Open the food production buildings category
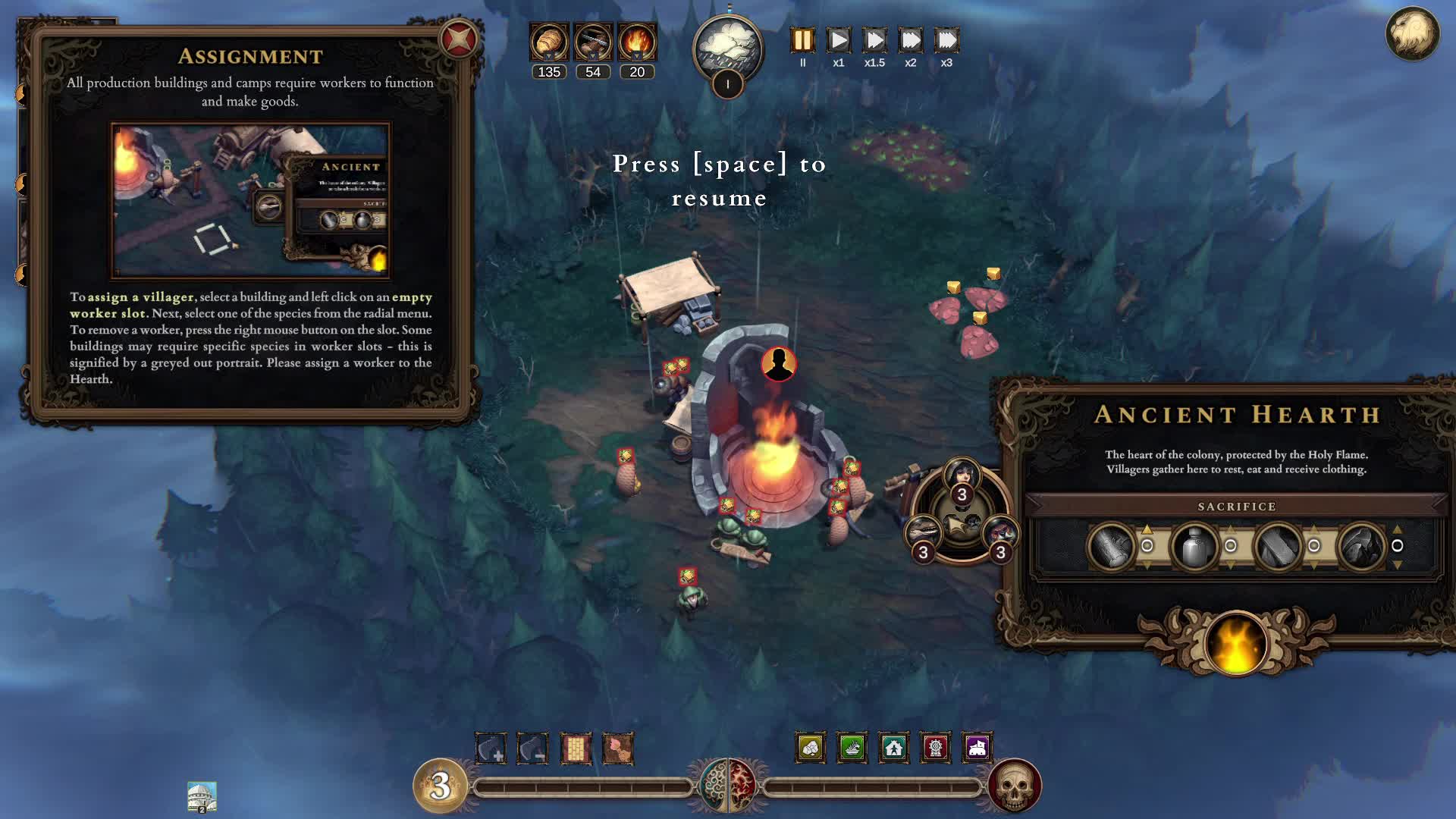 pyautogui.click(x=850, y=748)
